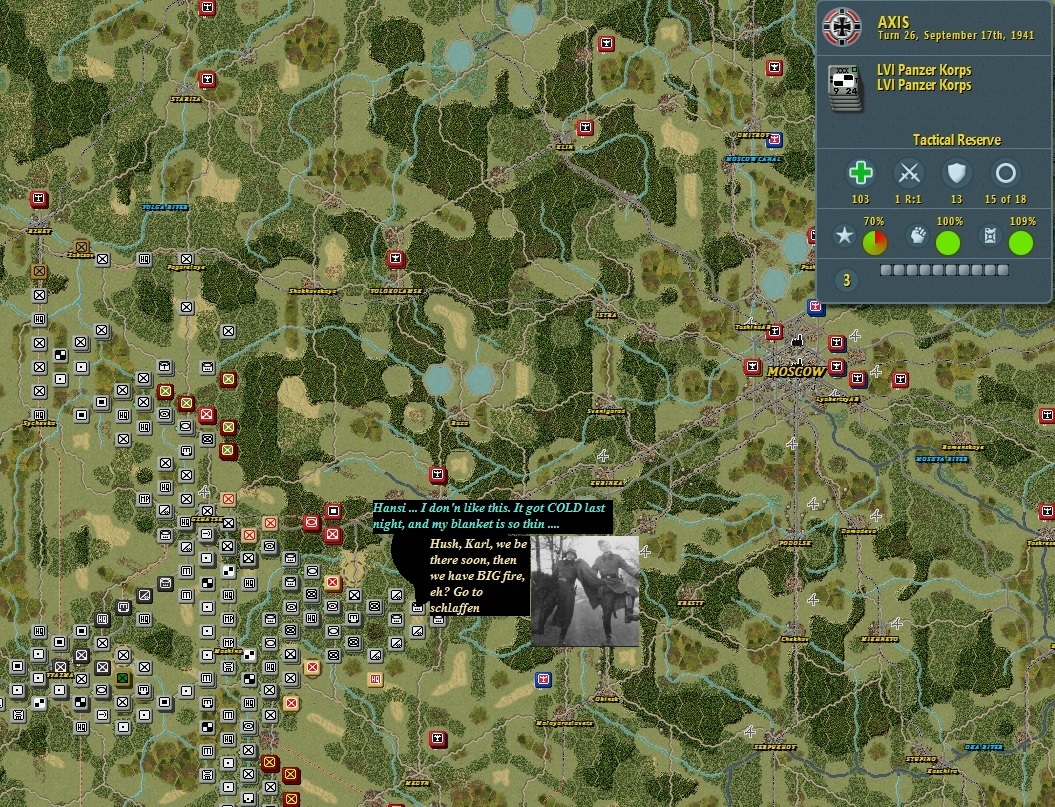The height and width of the screenshot is (807, 1055).
Task: Click the Axis Iron Cross emblem
Action: pos(842,27)
